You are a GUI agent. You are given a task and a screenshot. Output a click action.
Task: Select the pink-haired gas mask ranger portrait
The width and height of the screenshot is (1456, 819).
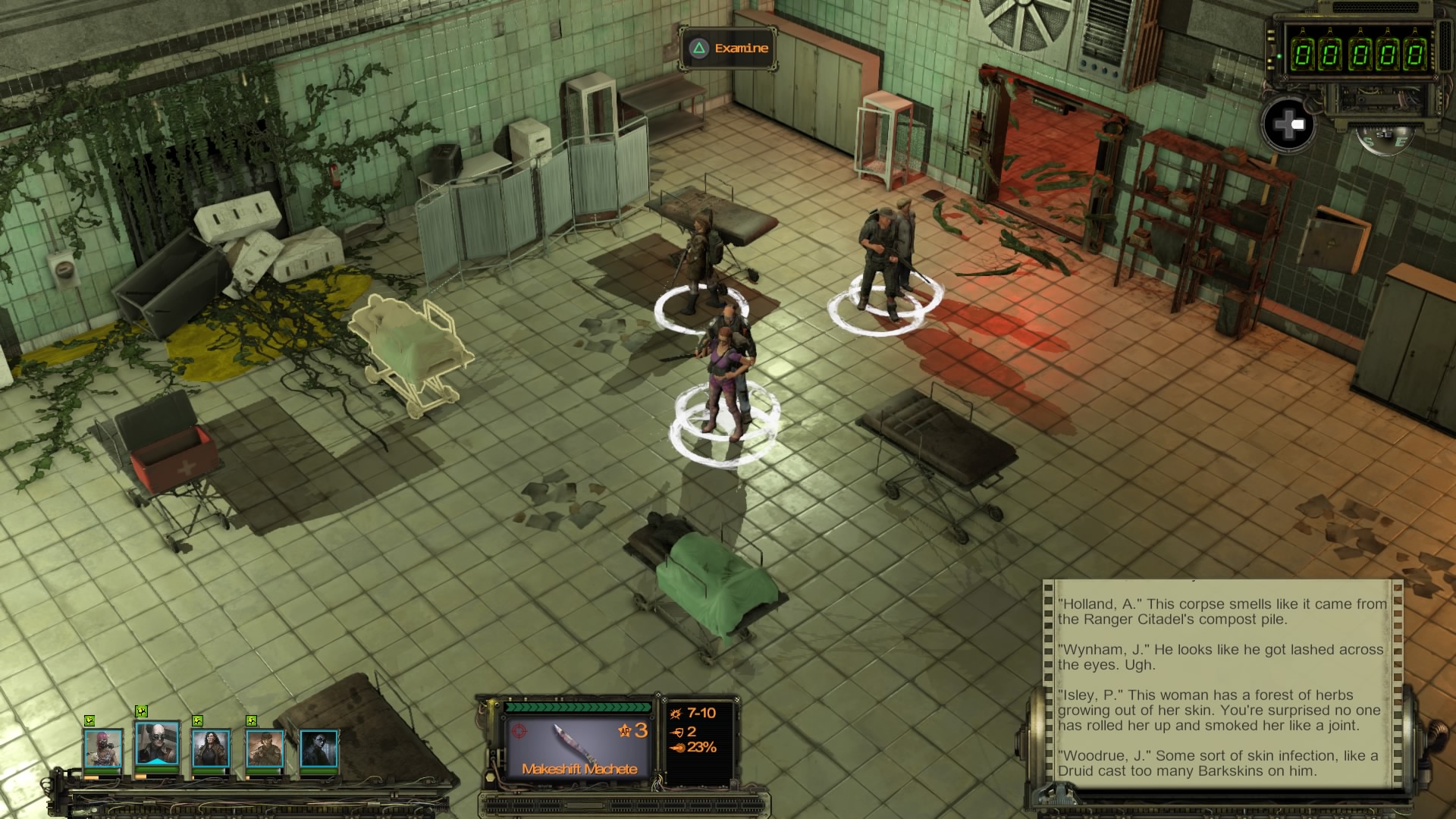102,748
